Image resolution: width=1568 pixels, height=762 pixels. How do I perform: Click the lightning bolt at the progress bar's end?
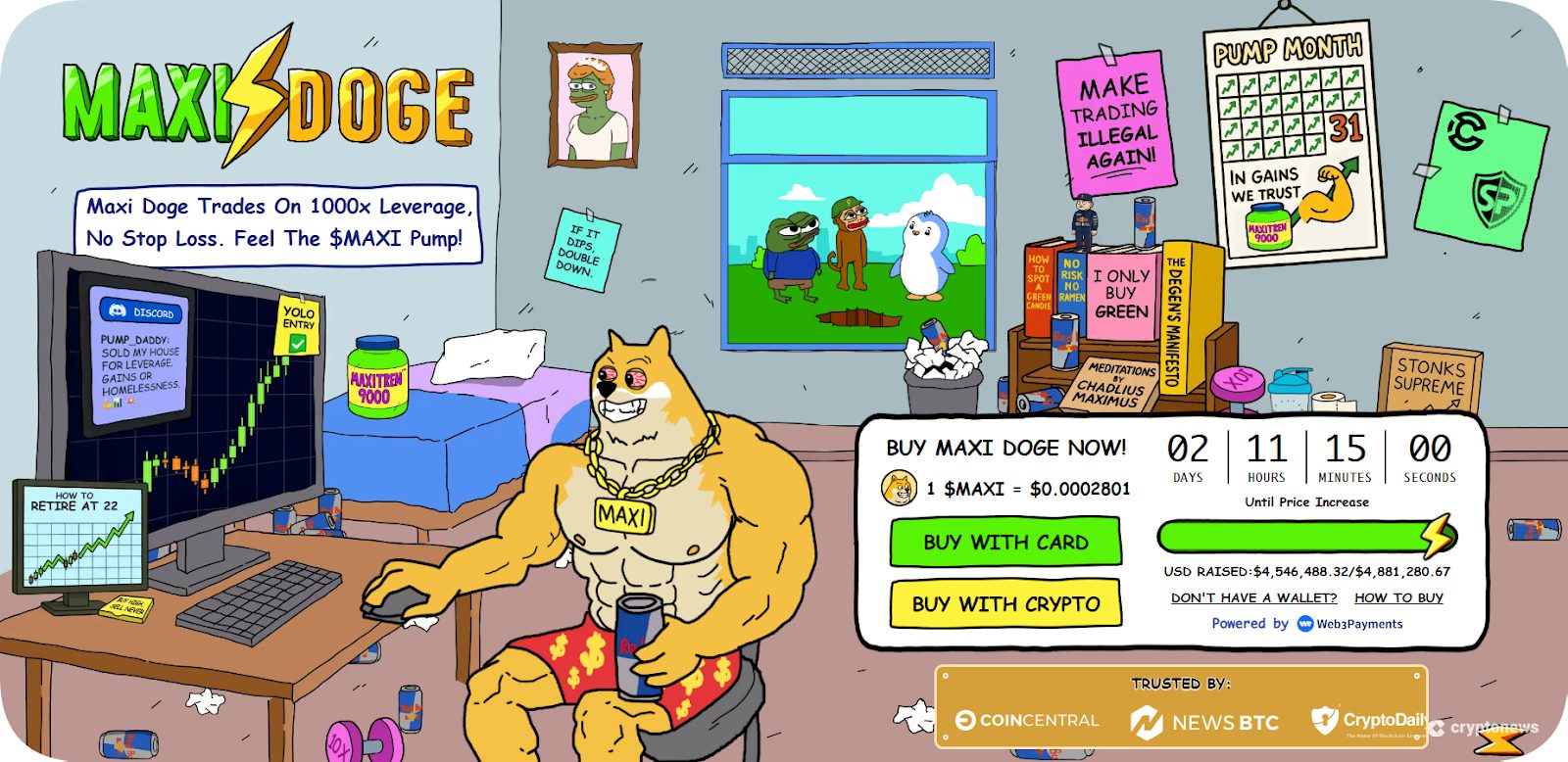click(x=1437, y=537)
